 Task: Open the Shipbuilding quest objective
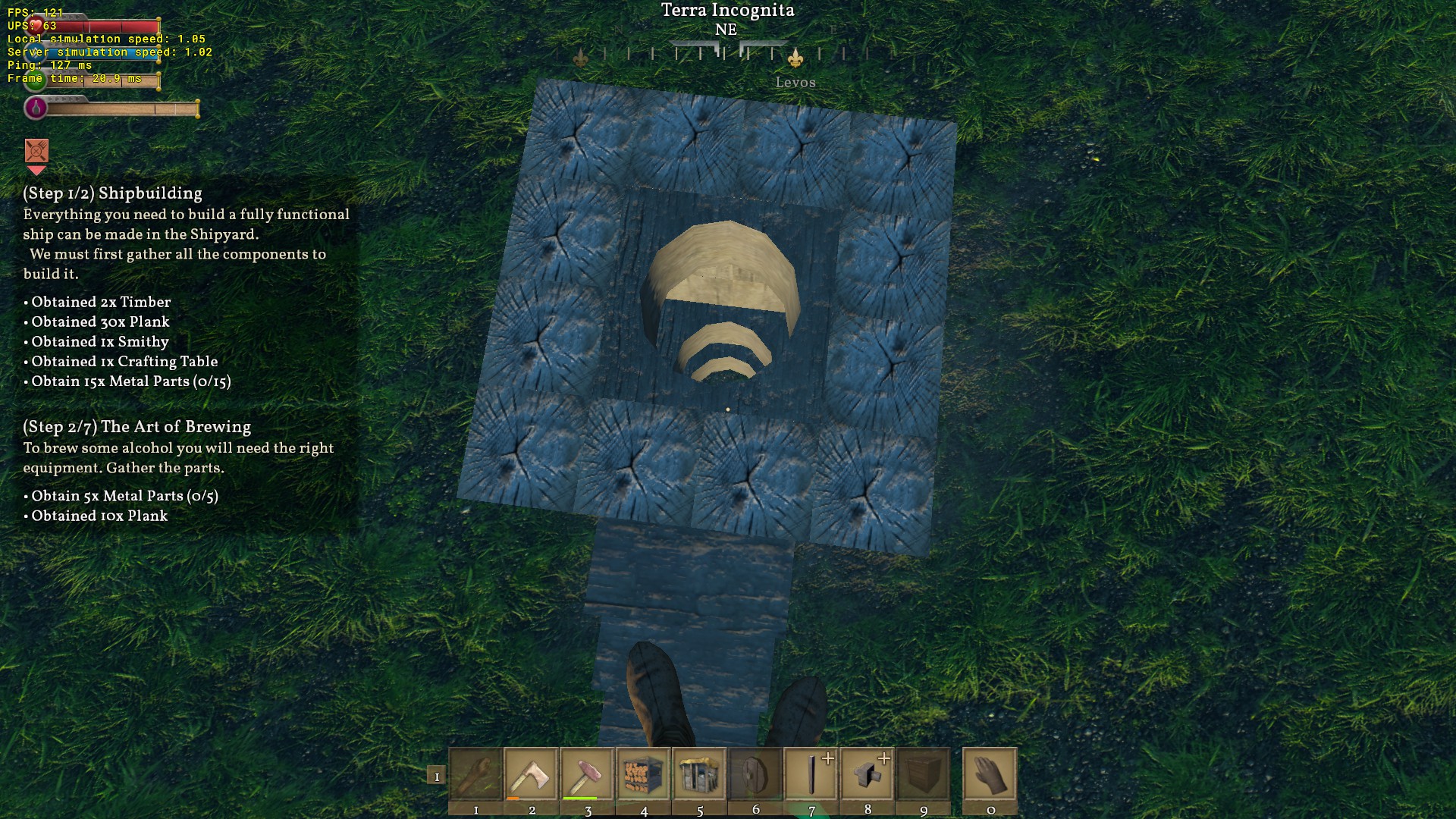point(112,193)
